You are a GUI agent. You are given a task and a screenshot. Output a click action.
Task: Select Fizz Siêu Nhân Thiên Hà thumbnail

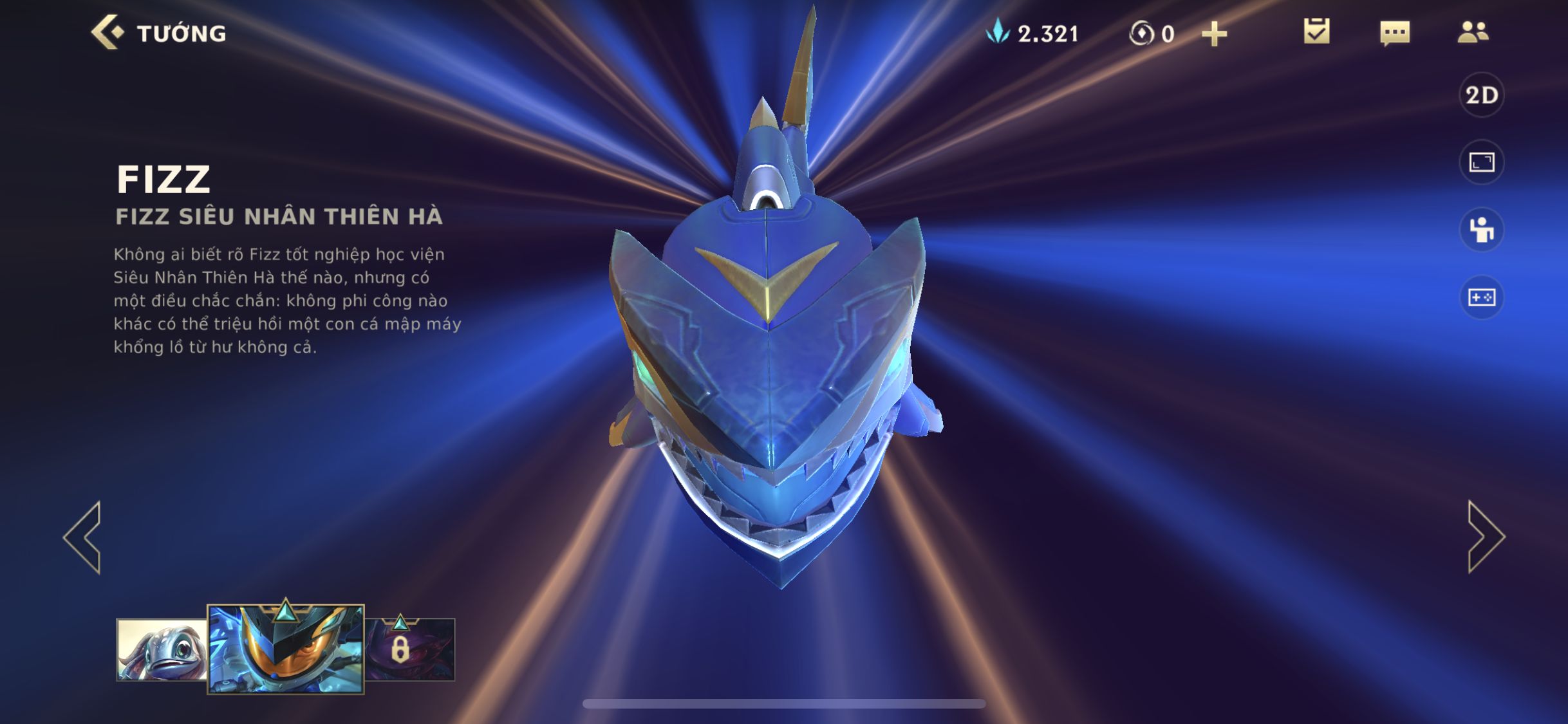[x=285, y=649]
